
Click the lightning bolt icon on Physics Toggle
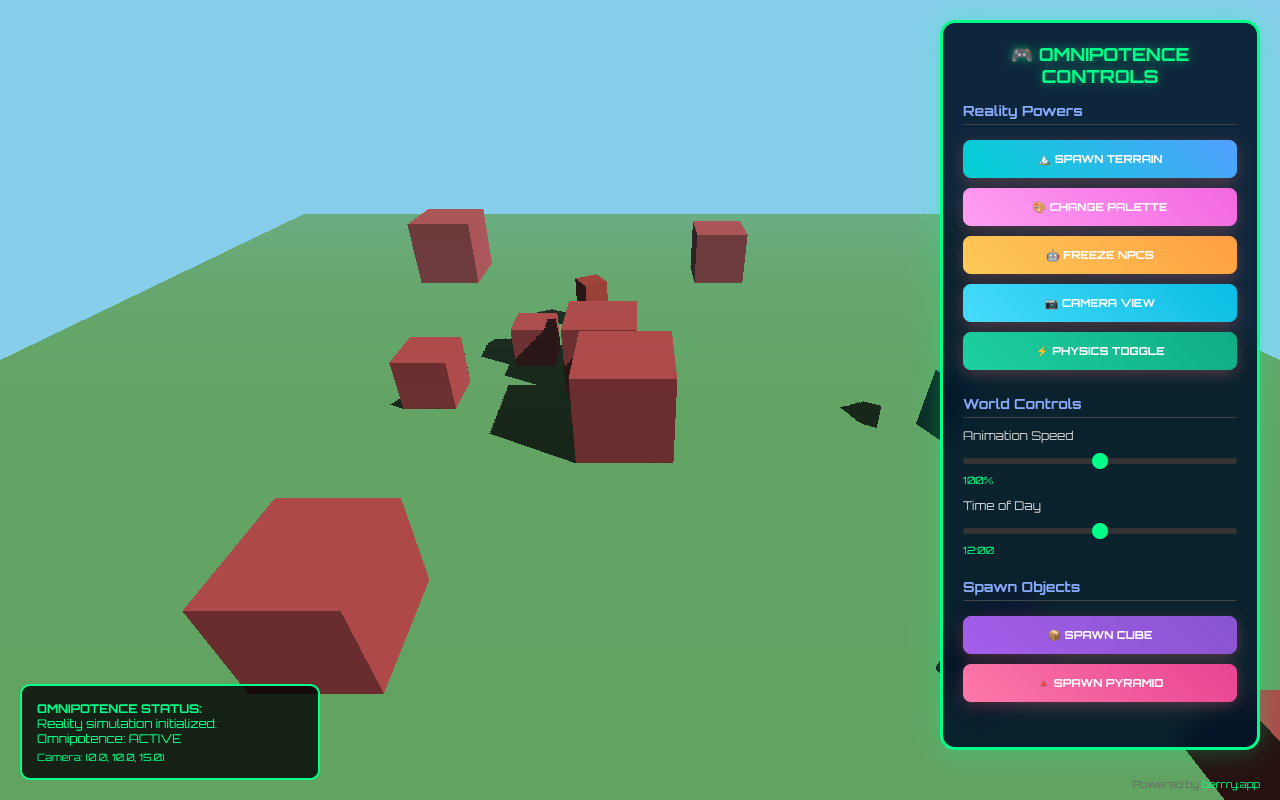(x=1041, y=351)
